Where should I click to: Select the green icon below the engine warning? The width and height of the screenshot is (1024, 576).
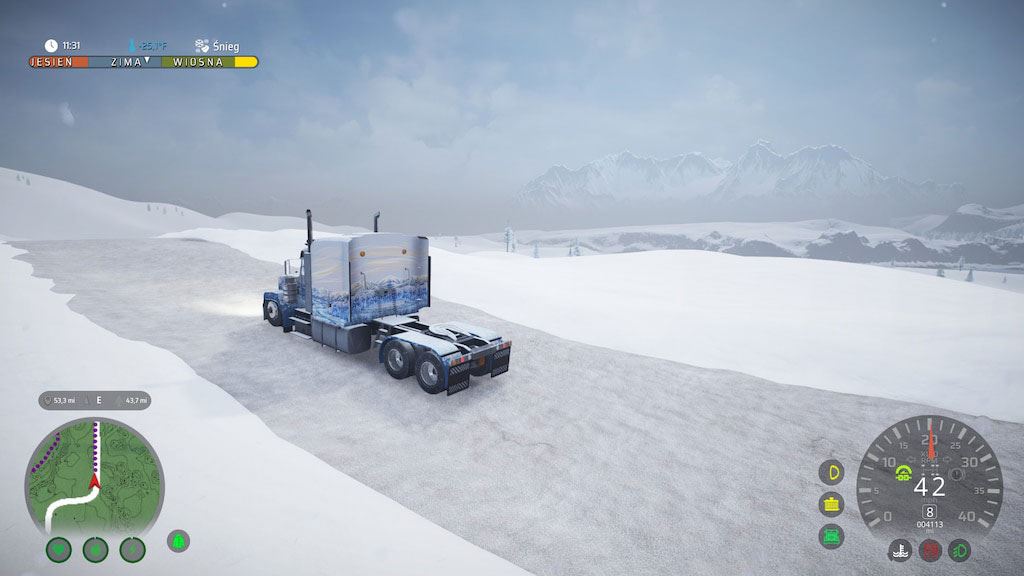pos(831,536)
